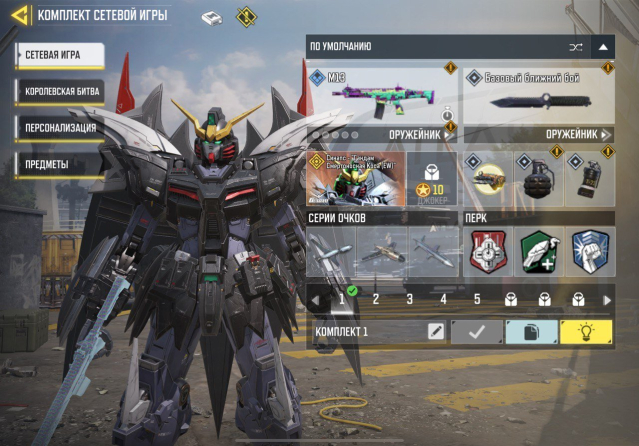Select the Gundam operator skin slot

click(355, 179)
